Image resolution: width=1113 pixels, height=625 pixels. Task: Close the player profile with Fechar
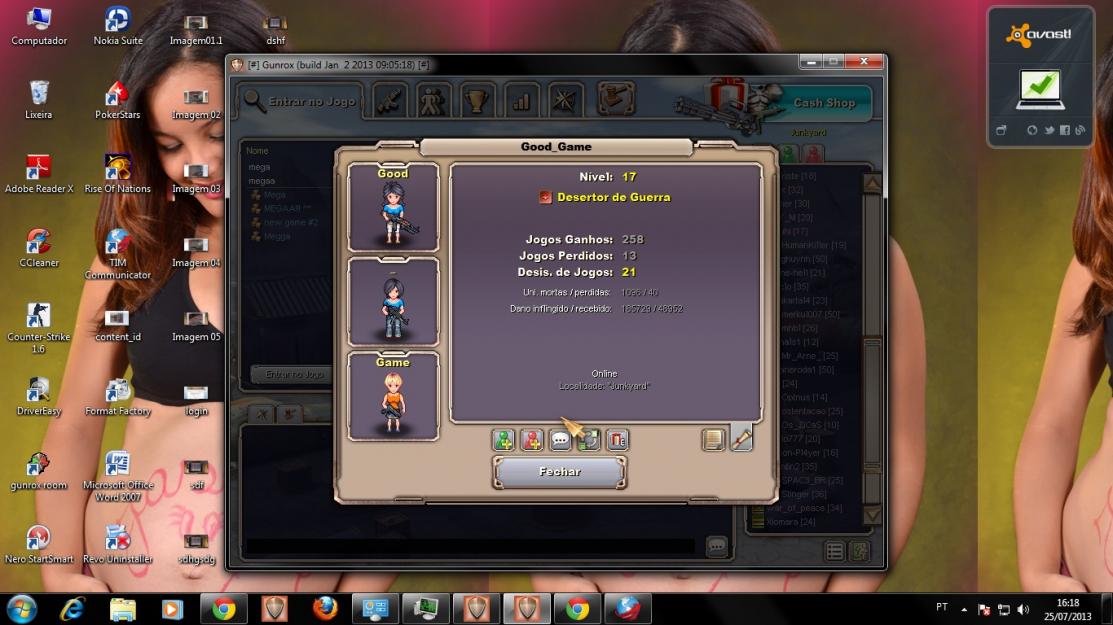(x=560, y=472)
